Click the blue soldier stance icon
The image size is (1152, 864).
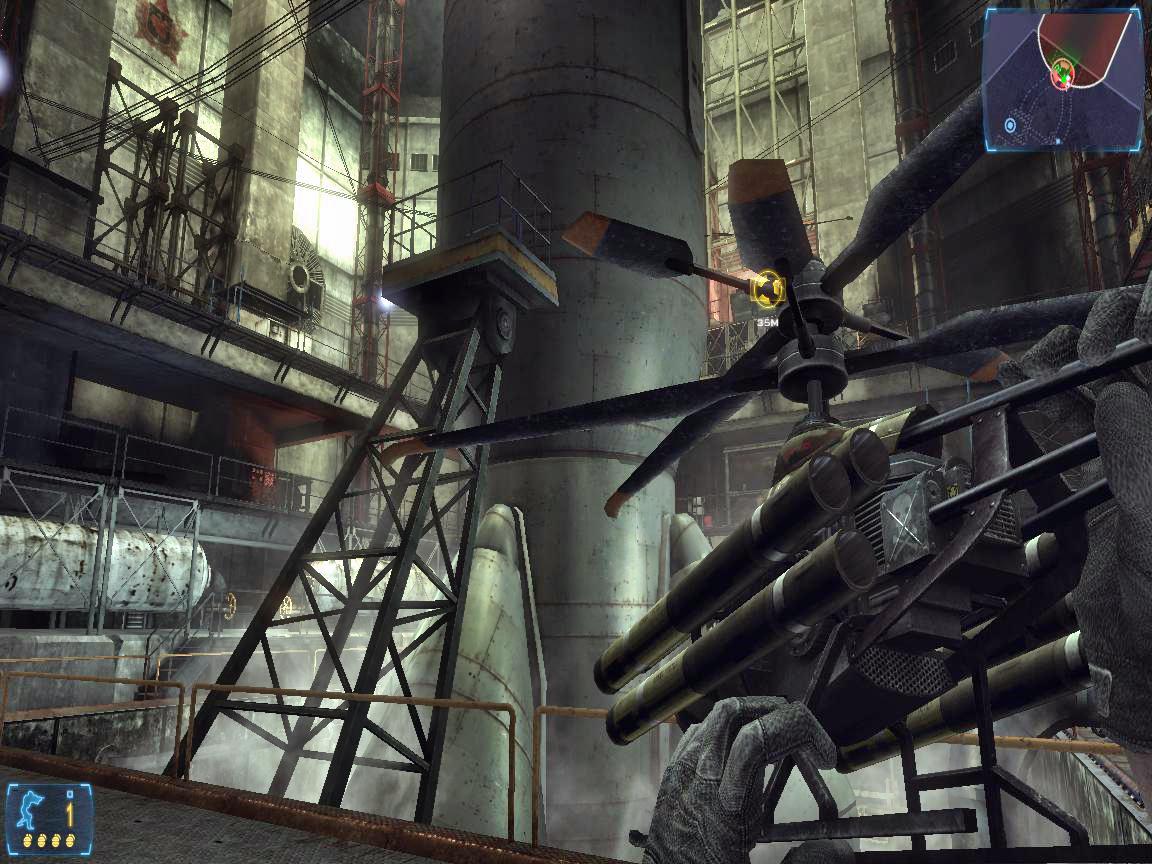click(29, 807)
